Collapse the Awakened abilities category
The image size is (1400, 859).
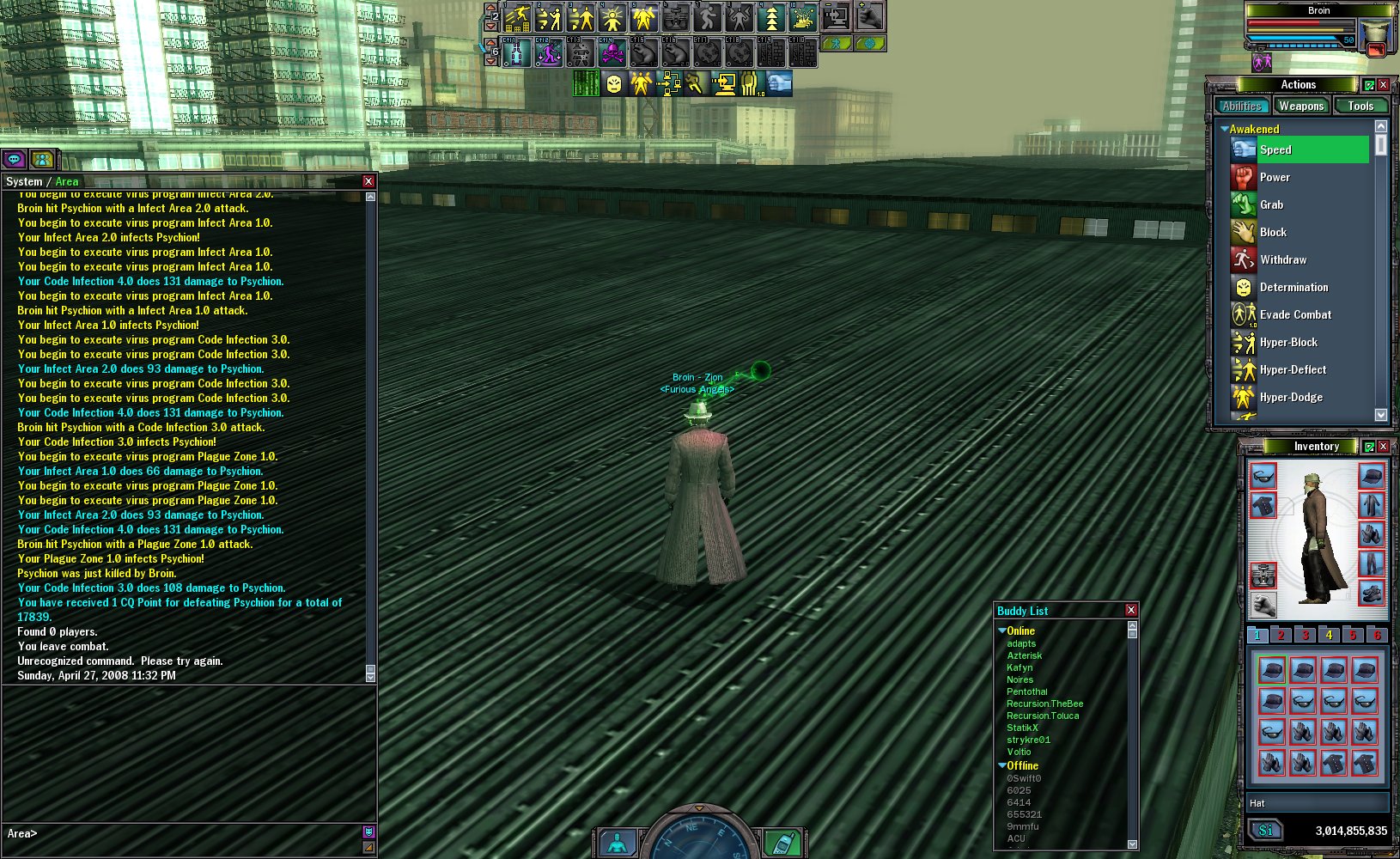[x=1225, y=129]
